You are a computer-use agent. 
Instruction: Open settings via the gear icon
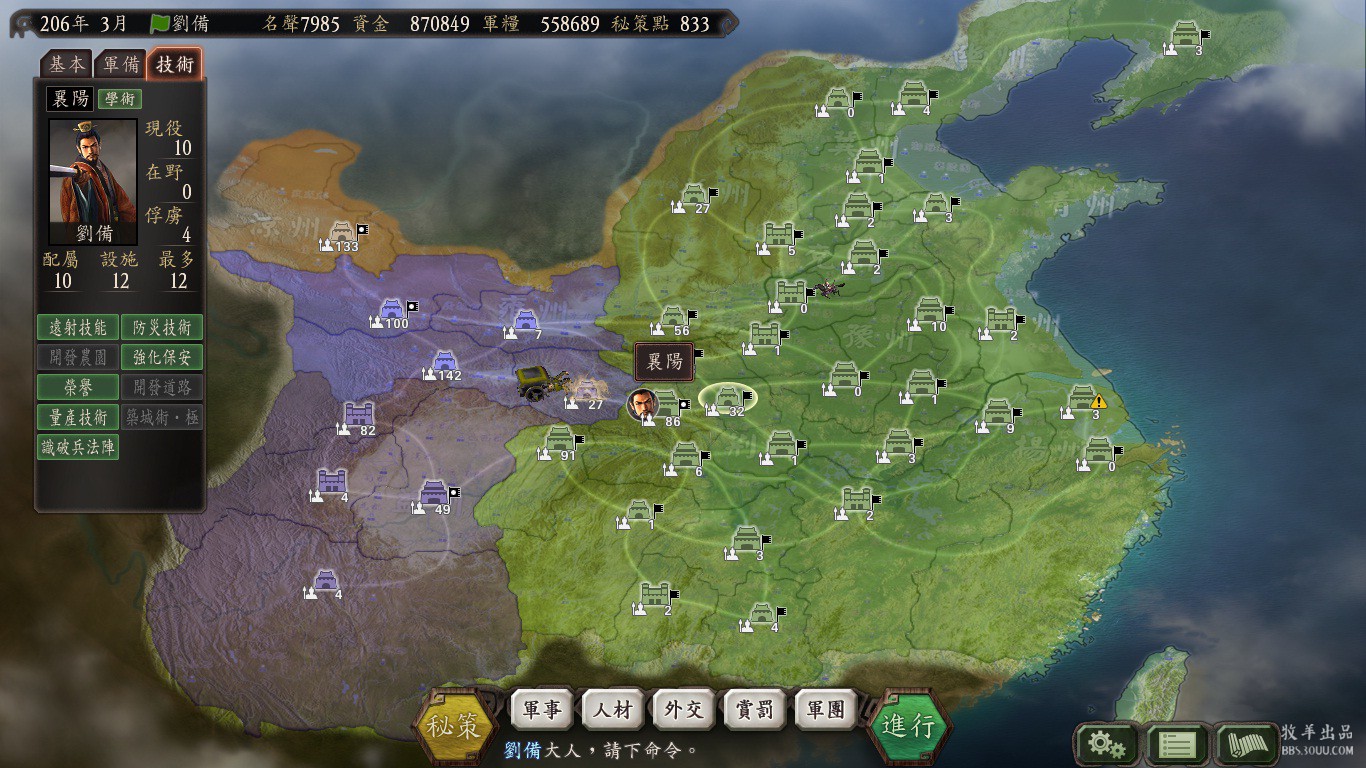click(1105, 744)
